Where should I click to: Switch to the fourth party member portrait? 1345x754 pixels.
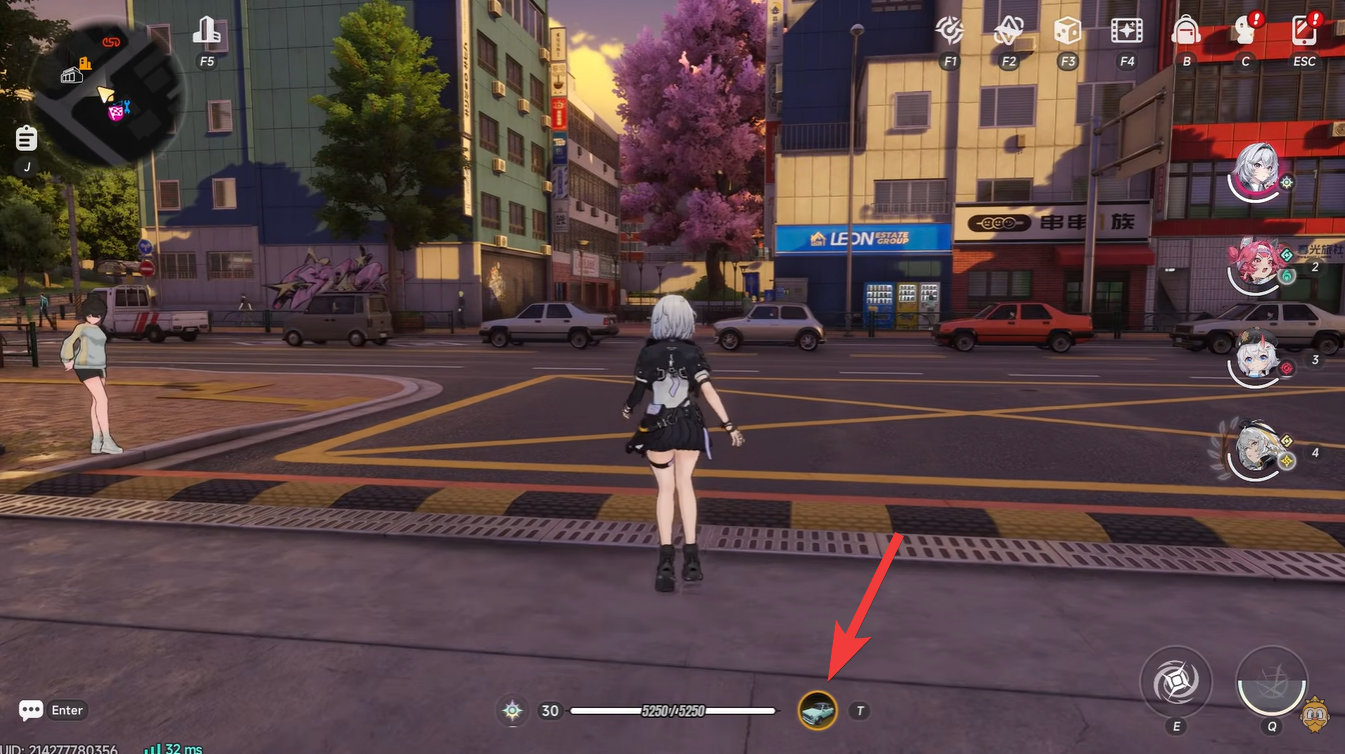(x=1254, y=450)
